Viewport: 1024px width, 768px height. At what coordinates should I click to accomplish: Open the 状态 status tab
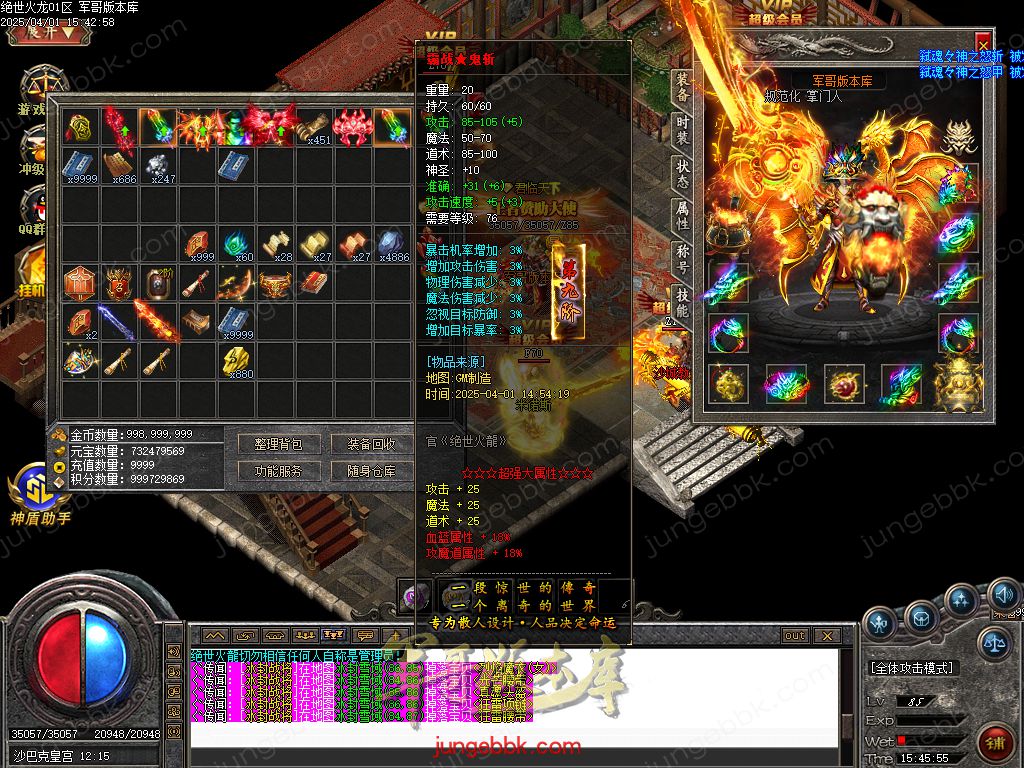[681, 174]
